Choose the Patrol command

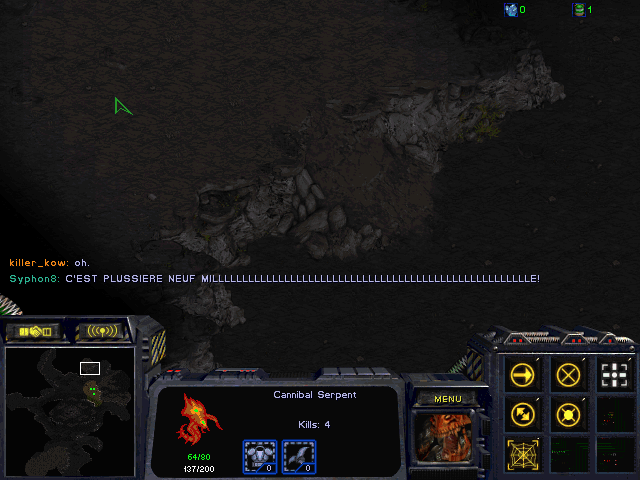click(x=524, y=414)
